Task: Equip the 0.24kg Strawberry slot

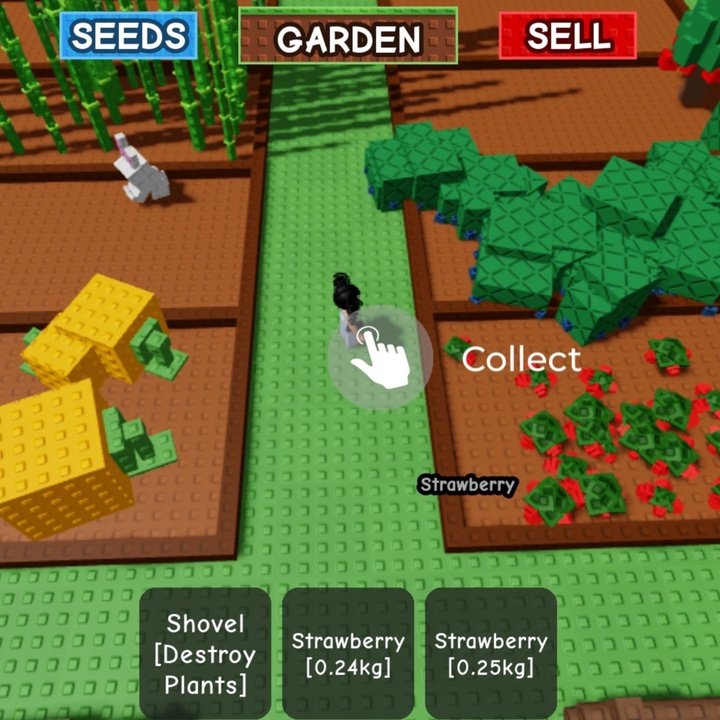Action: point(348,653)
